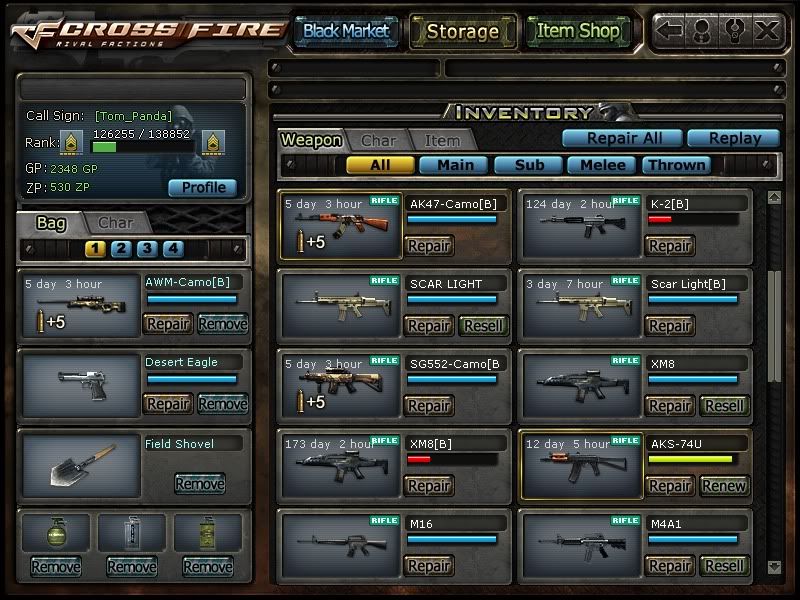800x600 pixels.
Task: Open the Black Market tab
Action: pos(346,31)
